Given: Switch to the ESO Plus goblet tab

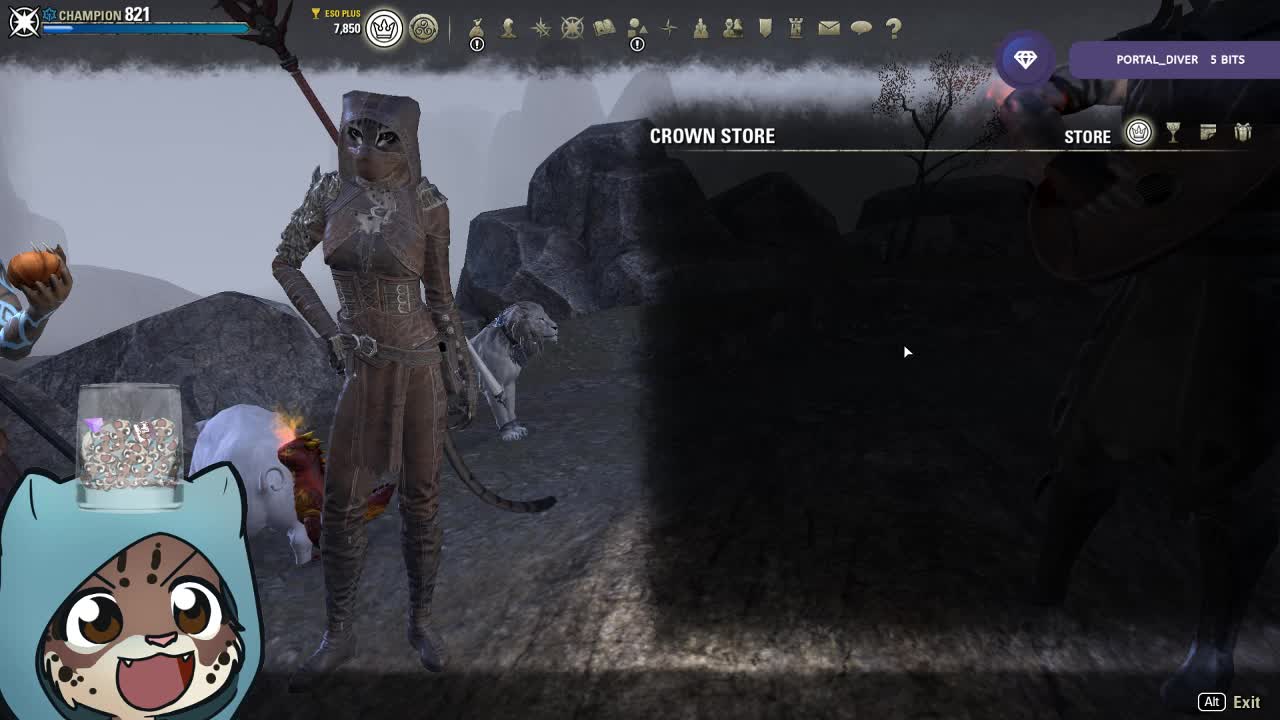Looking at the screenshot, I should tap(1173, 133).
